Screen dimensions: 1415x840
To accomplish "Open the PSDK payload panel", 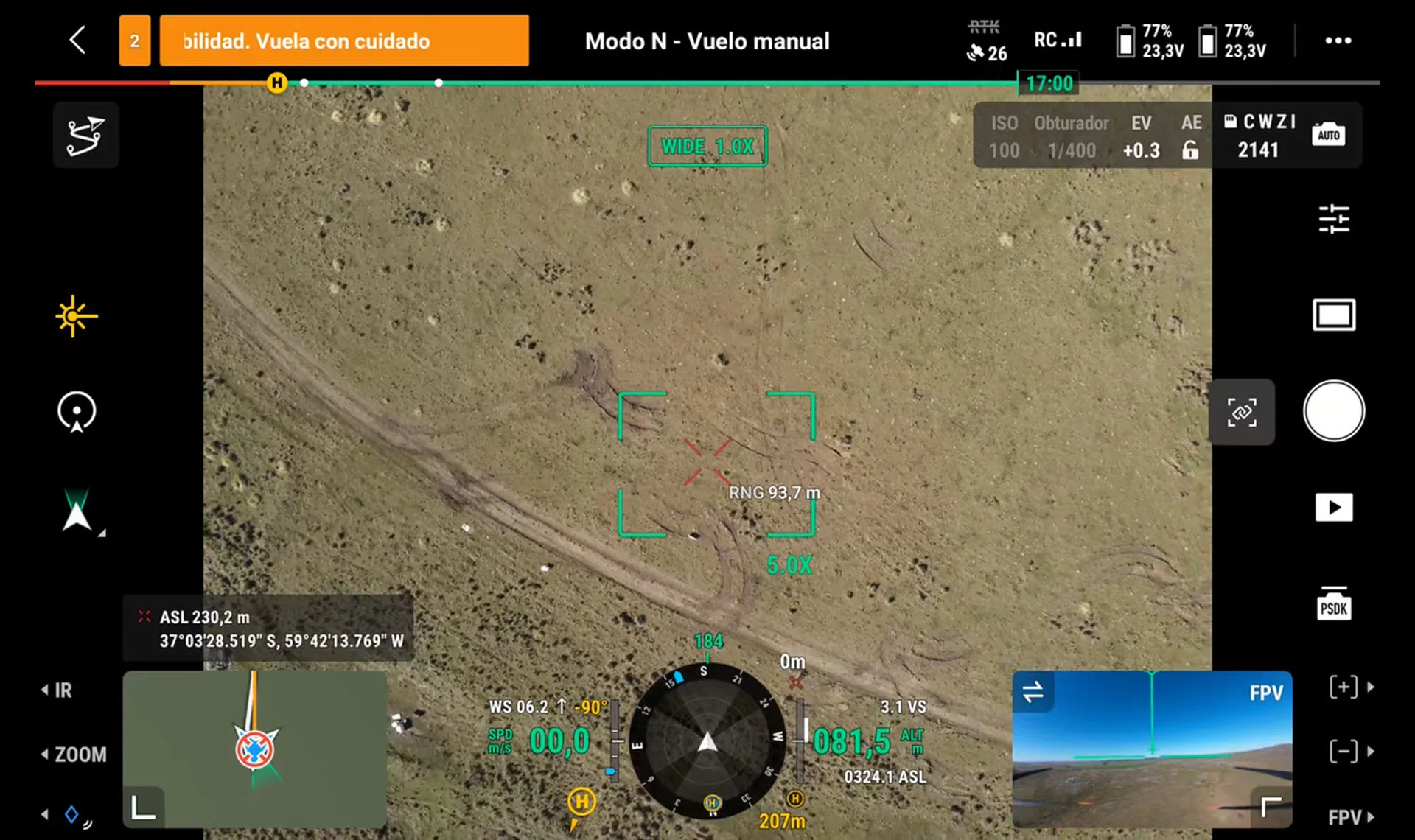I will [1333, 604].
